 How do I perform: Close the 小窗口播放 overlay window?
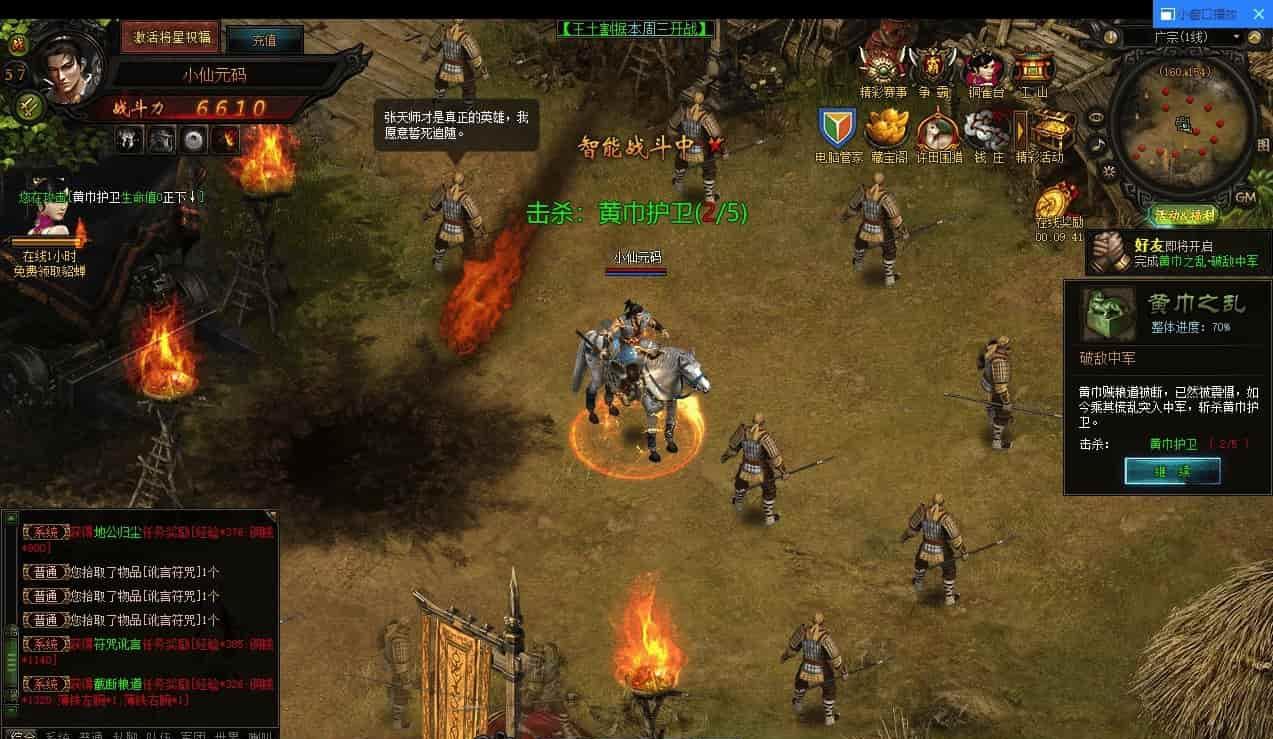1258,14
